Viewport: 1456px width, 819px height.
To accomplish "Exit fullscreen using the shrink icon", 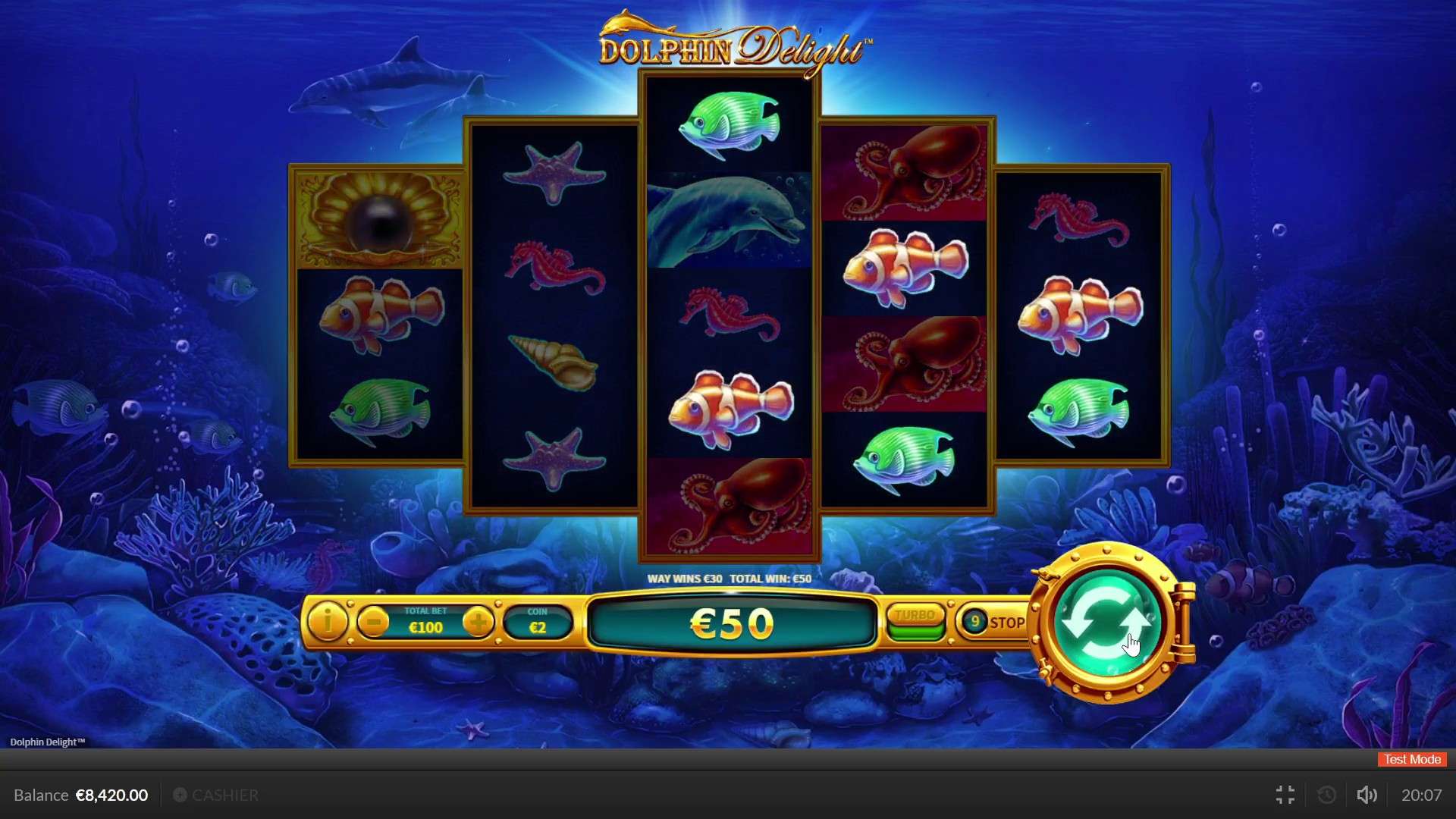I will pos(1285,795).
